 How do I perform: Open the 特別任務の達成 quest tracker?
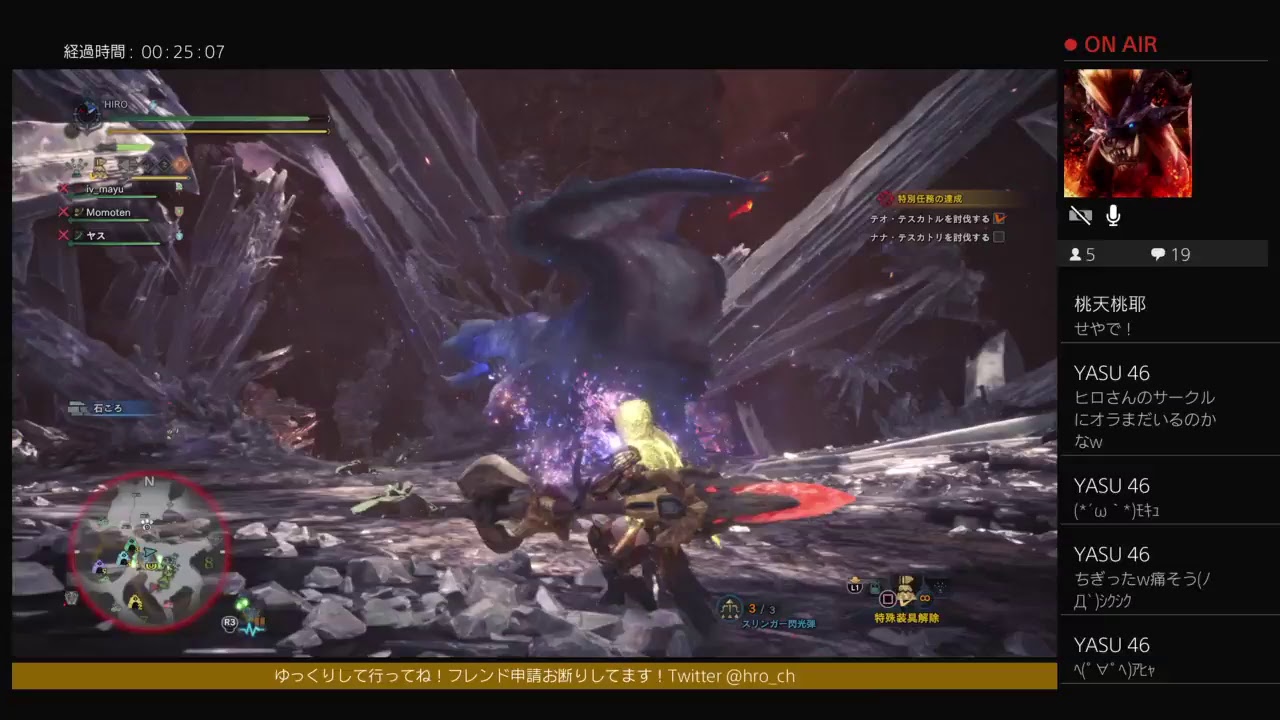tap(930, 199)
